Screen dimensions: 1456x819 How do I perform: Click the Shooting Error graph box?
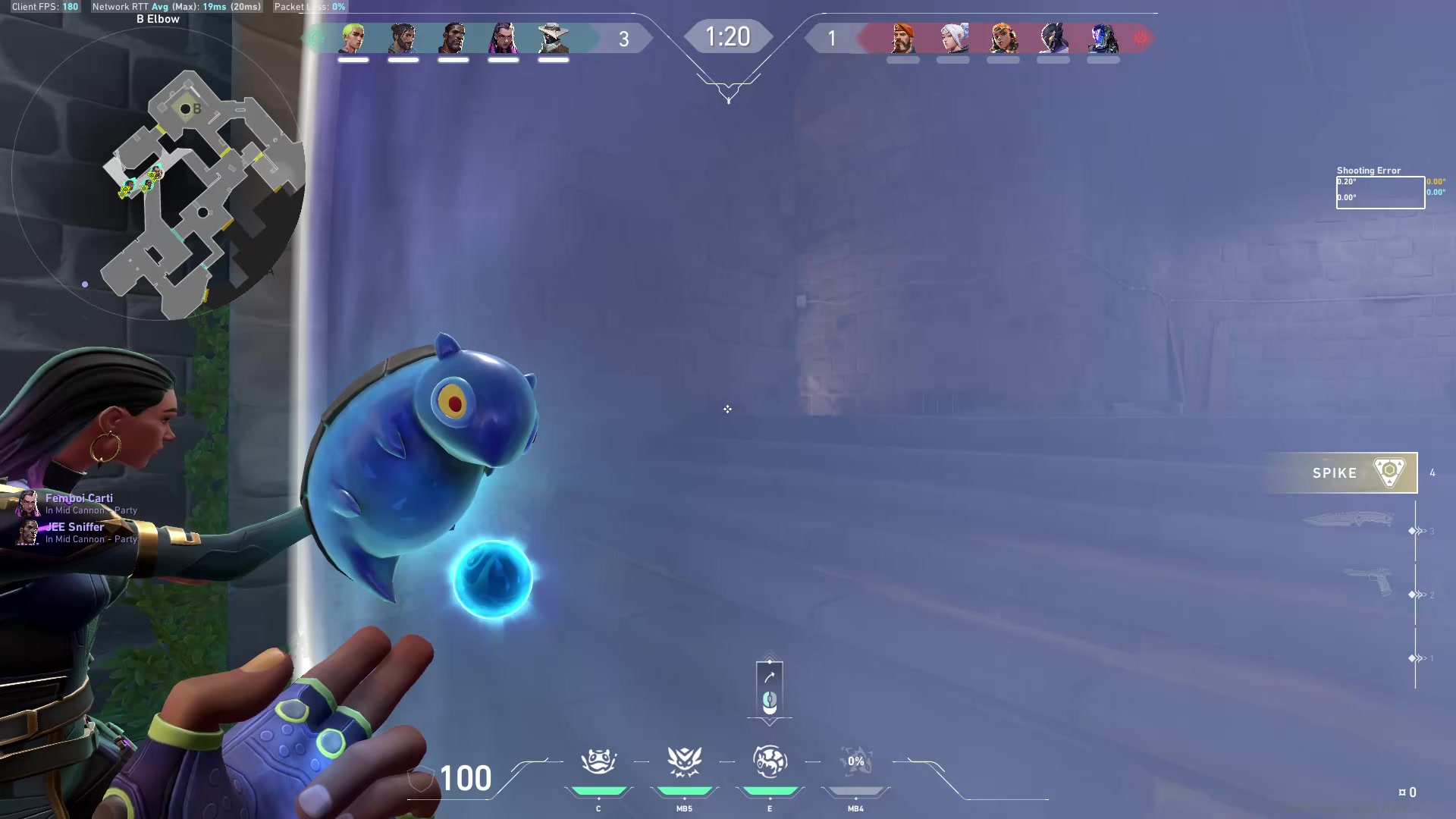coord(1379,192)
